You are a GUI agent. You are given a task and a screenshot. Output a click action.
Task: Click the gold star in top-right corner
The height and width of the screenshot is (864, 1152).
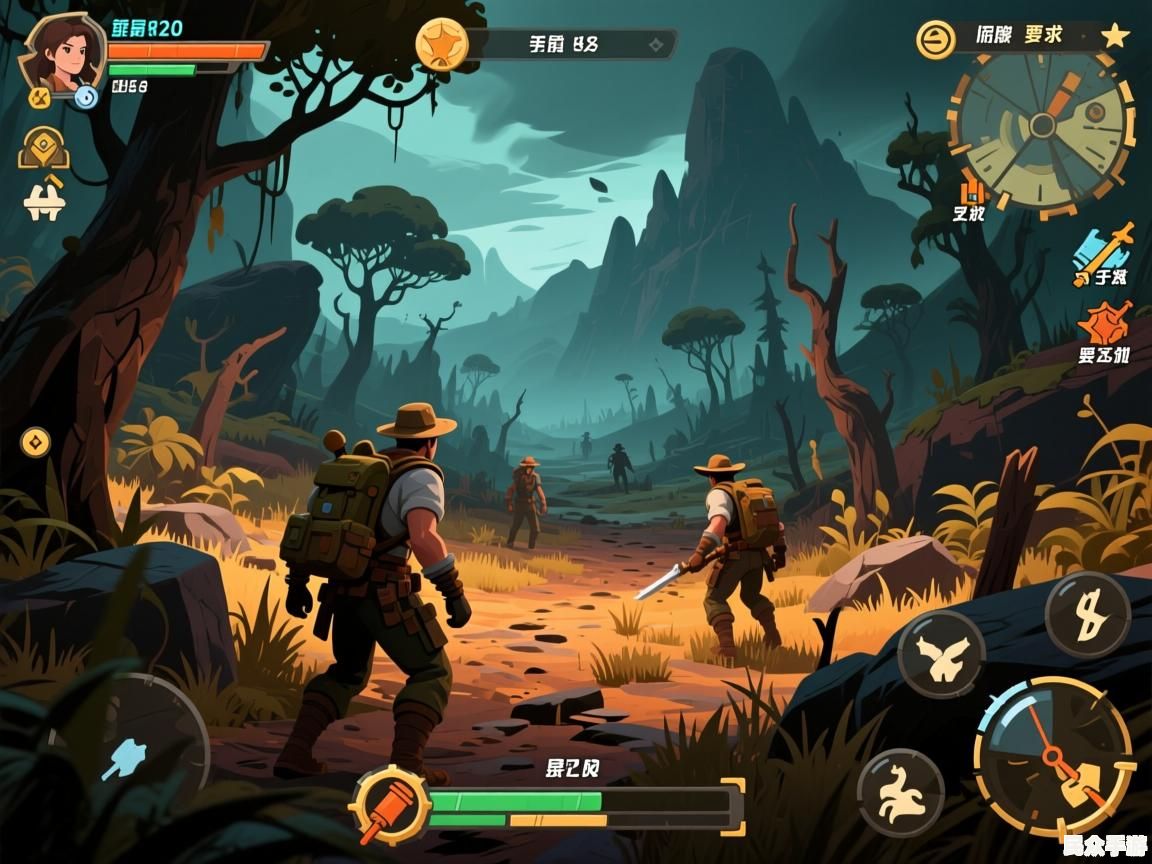(1115, 37)
